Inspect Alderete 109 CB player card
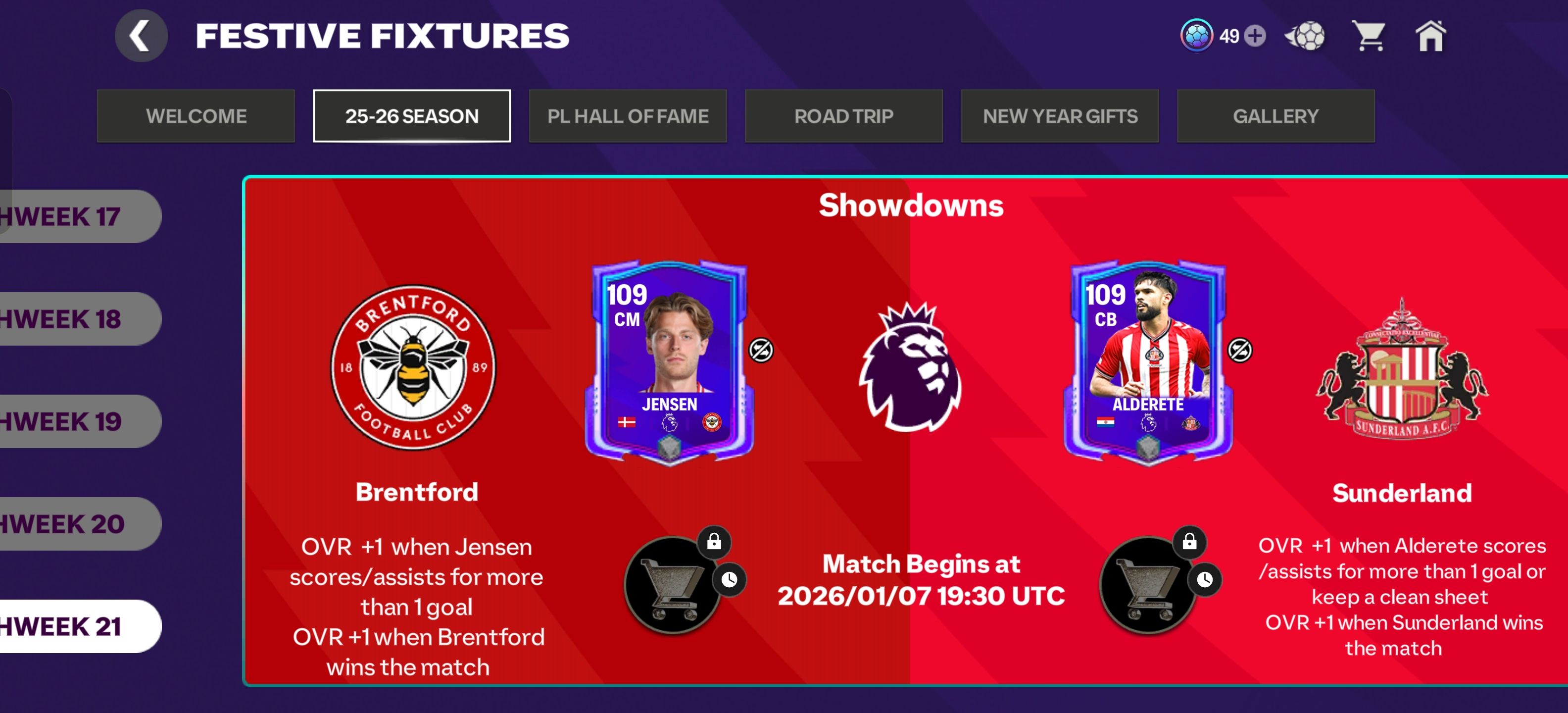This screenshot has height=713, width=1568. (x=1148, y=362)
